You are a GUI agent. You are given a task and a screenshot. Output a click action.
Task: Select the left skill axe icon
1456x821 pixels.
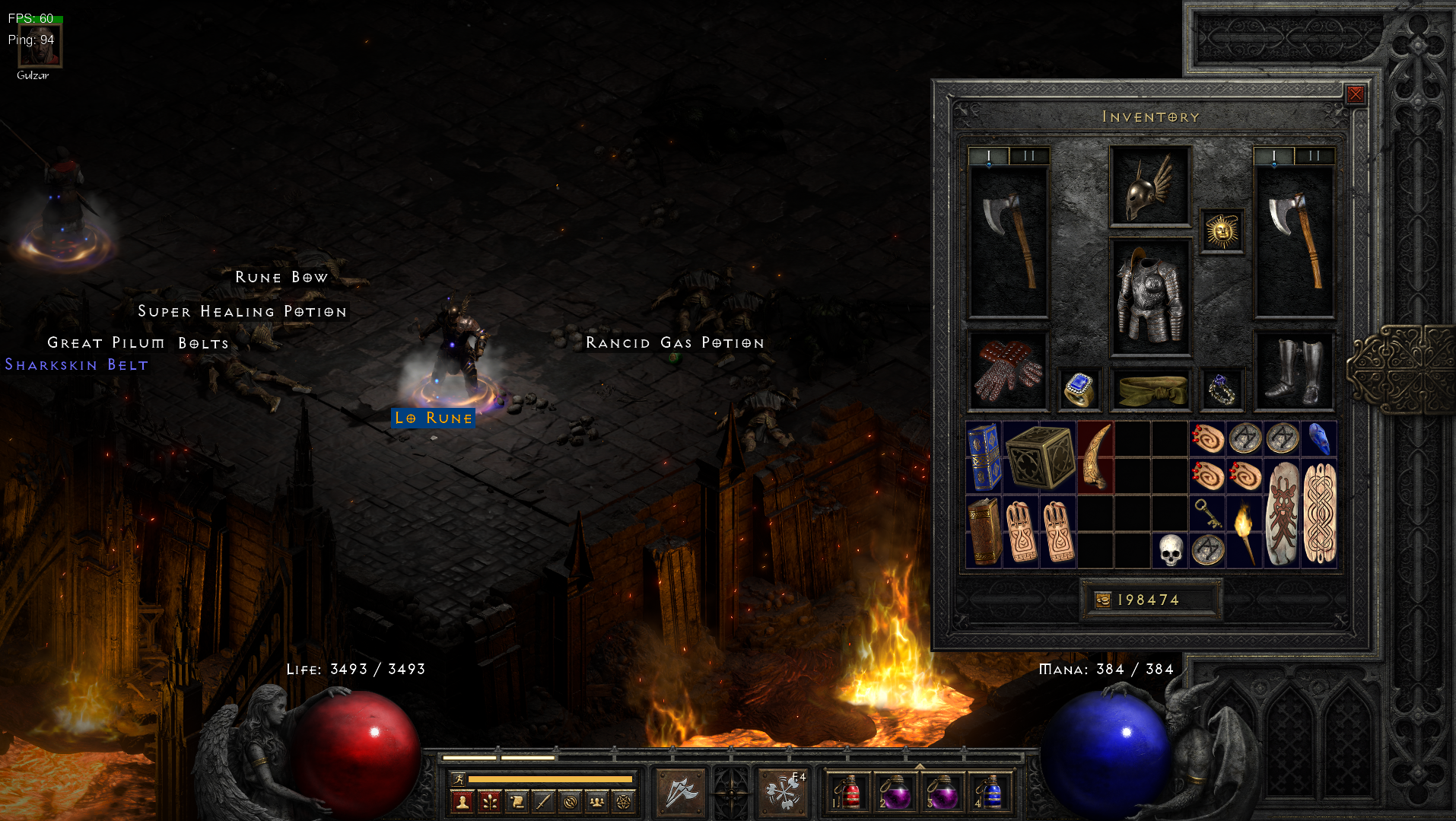click(x=679, y=790)
